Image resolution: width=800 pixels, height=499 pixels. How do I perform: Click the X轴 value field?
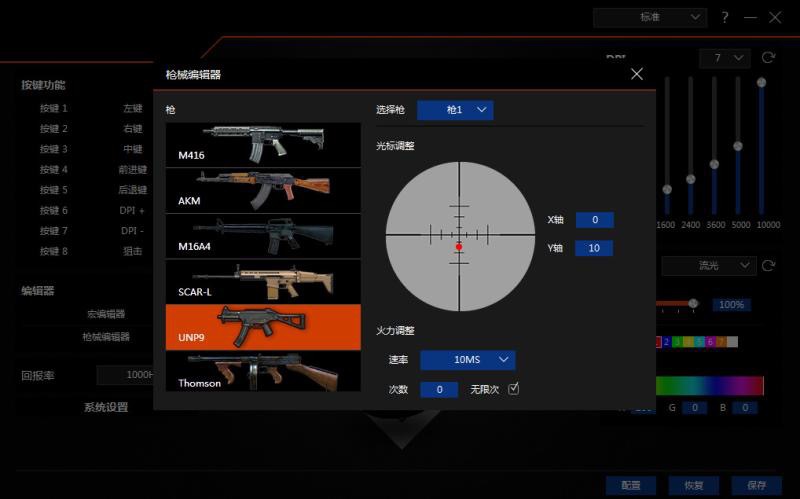[594, 220]
